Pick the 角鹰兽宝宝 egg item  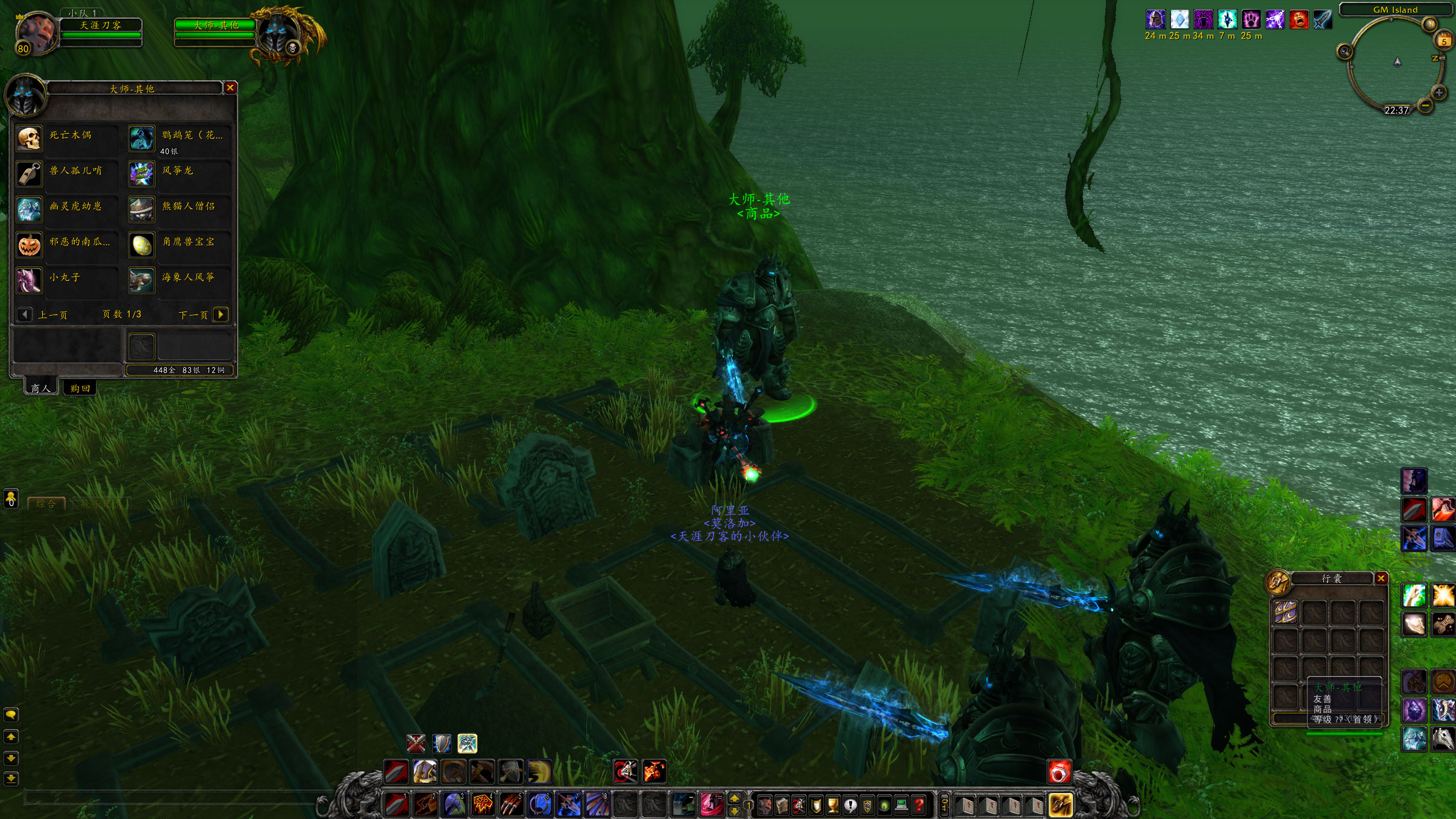[142, 245]
